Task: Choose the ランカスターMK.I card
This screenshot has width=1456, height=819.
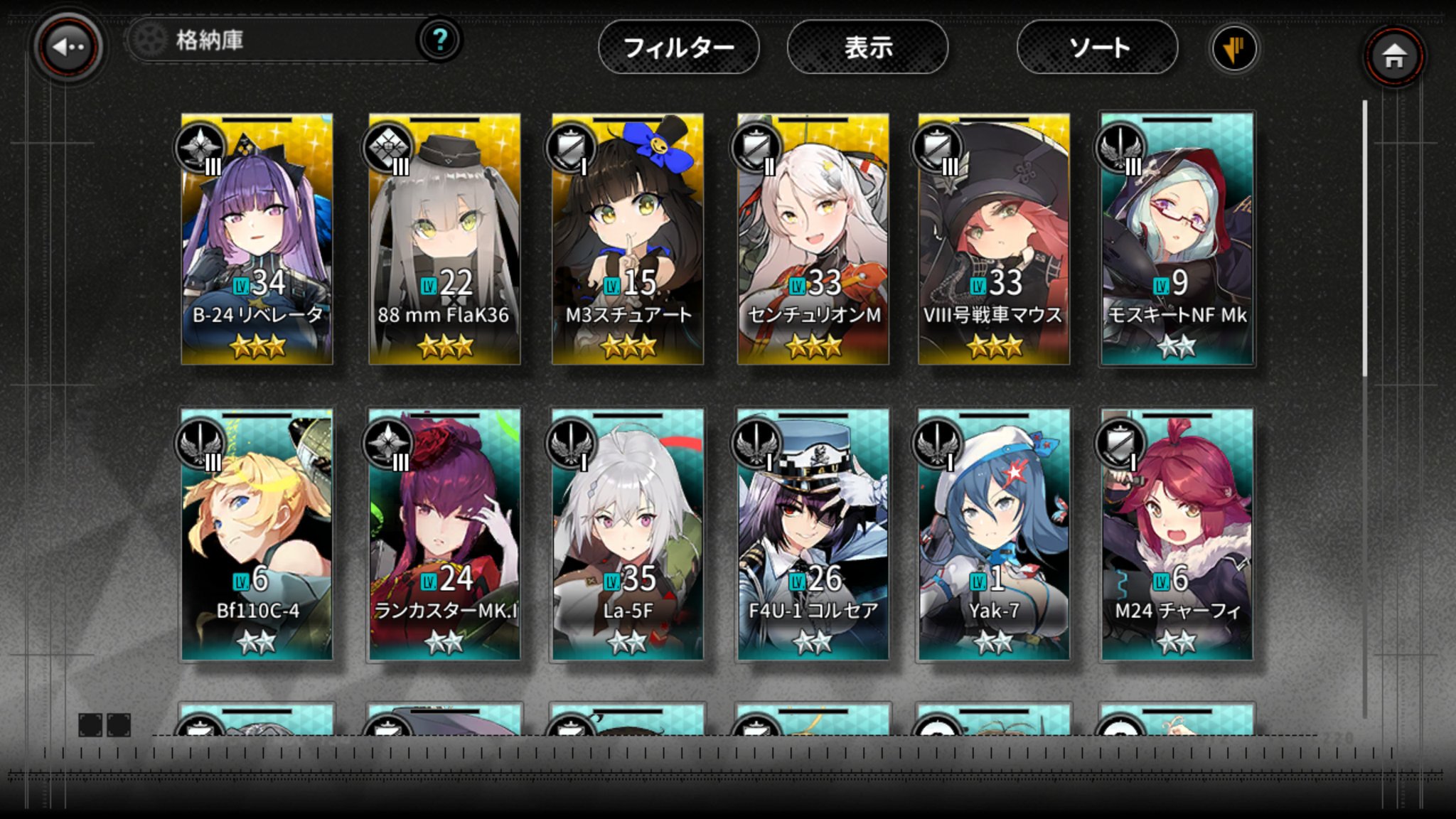Action: click(444, 535)
